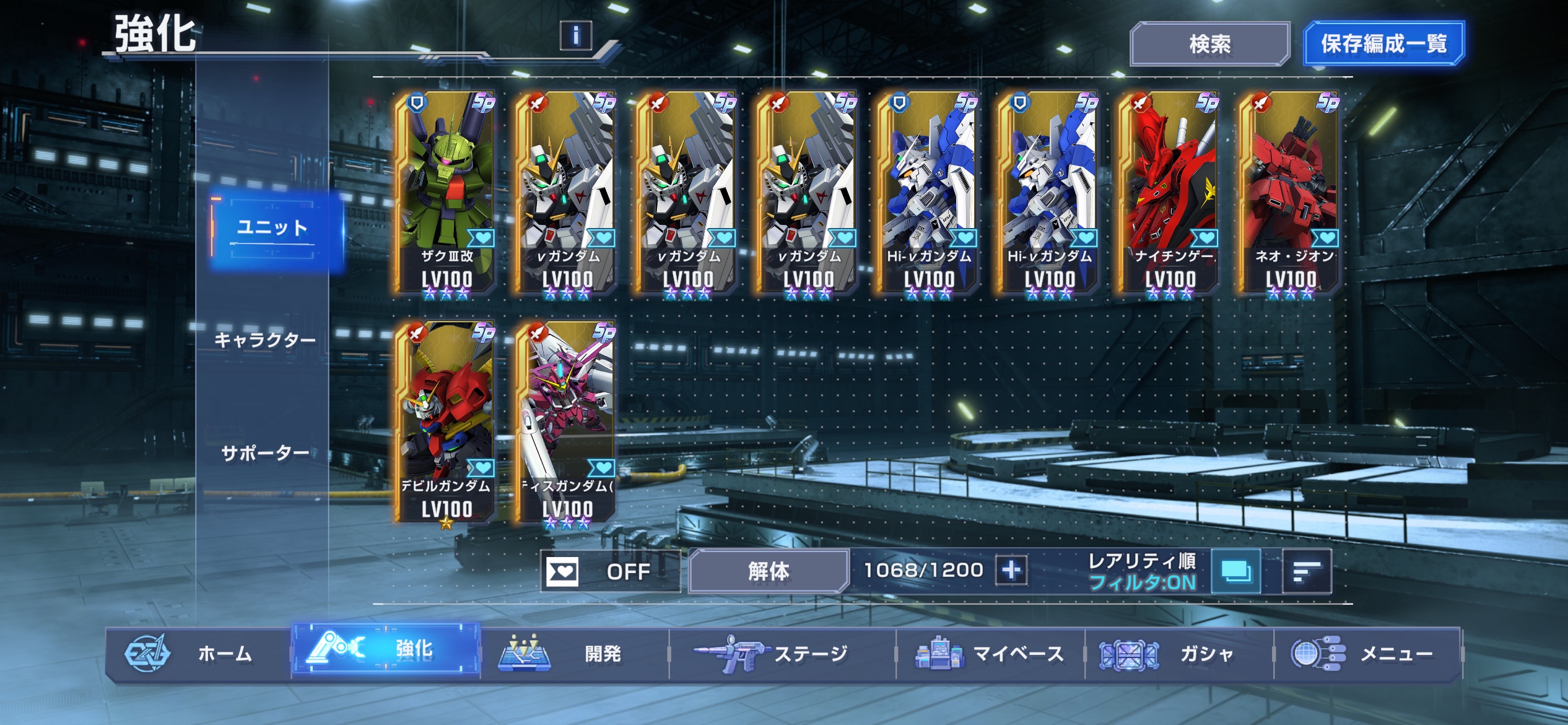Select the ザクⅢ改 unit card

tap(446, 193)
